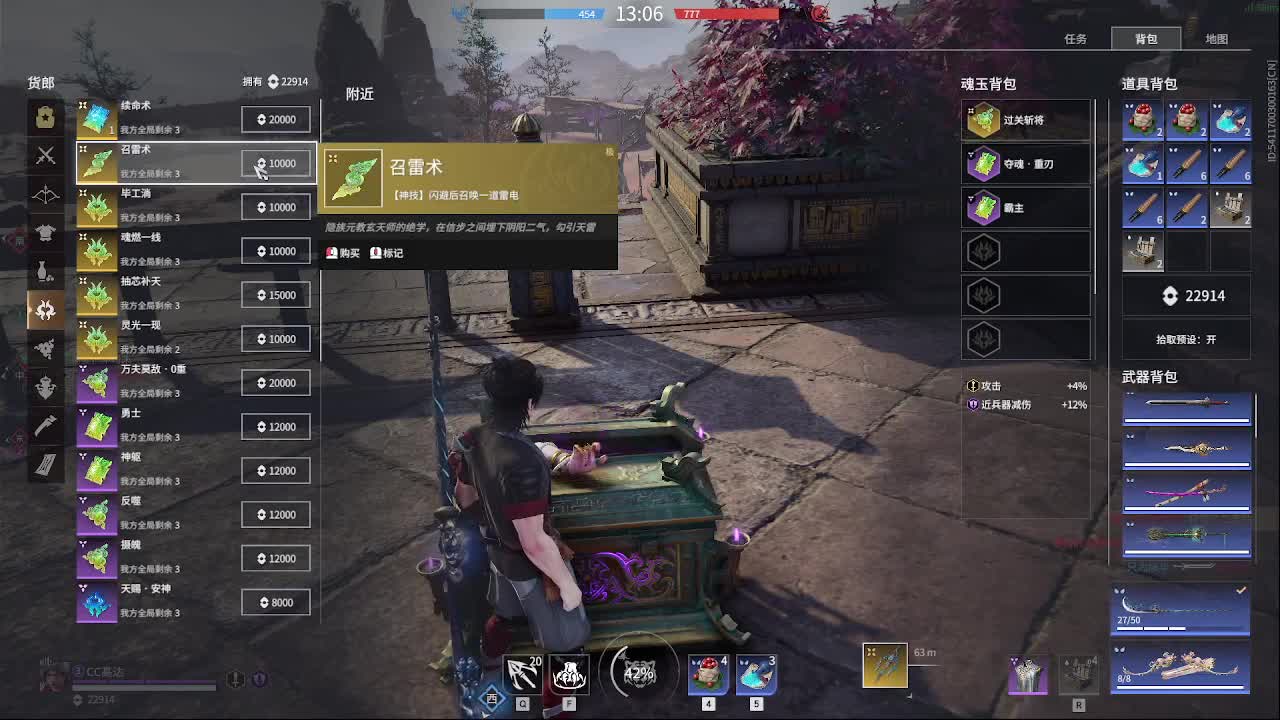Toggle the checkmark on the equipped 27/50 weapon
The width and height of the screenshot is (1280, 720).
1240,589
